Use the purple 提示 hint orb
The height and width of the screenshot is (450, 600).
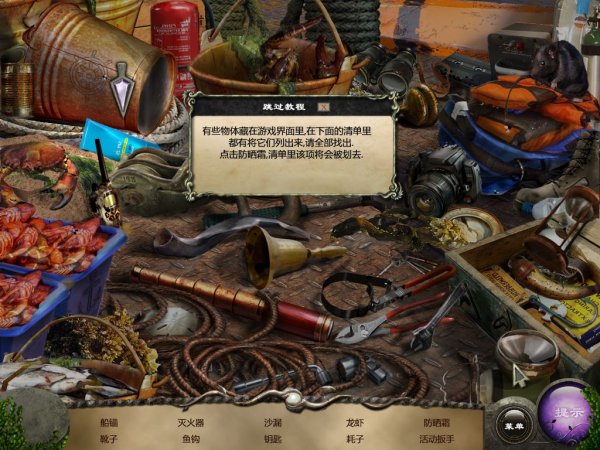(566, 413)
